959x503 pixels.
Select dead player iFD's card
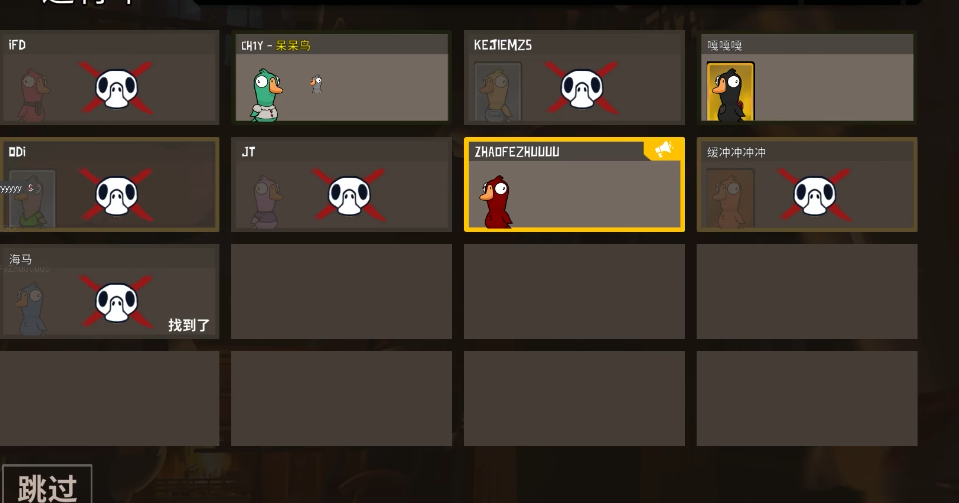pyautogui.click(x=109, y=78)
